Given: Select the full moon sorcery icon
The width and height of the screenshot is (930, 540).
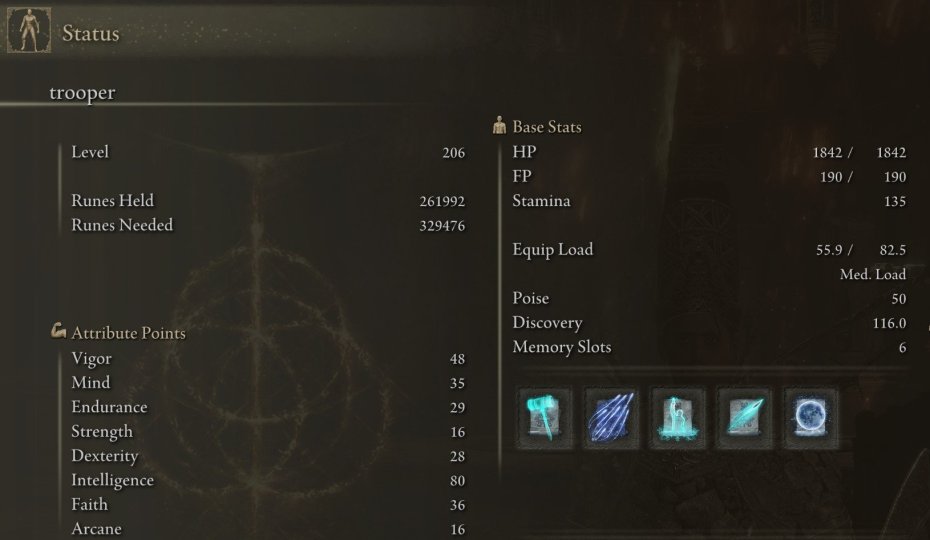Looking at the screenshot, I should coord(810,418).
